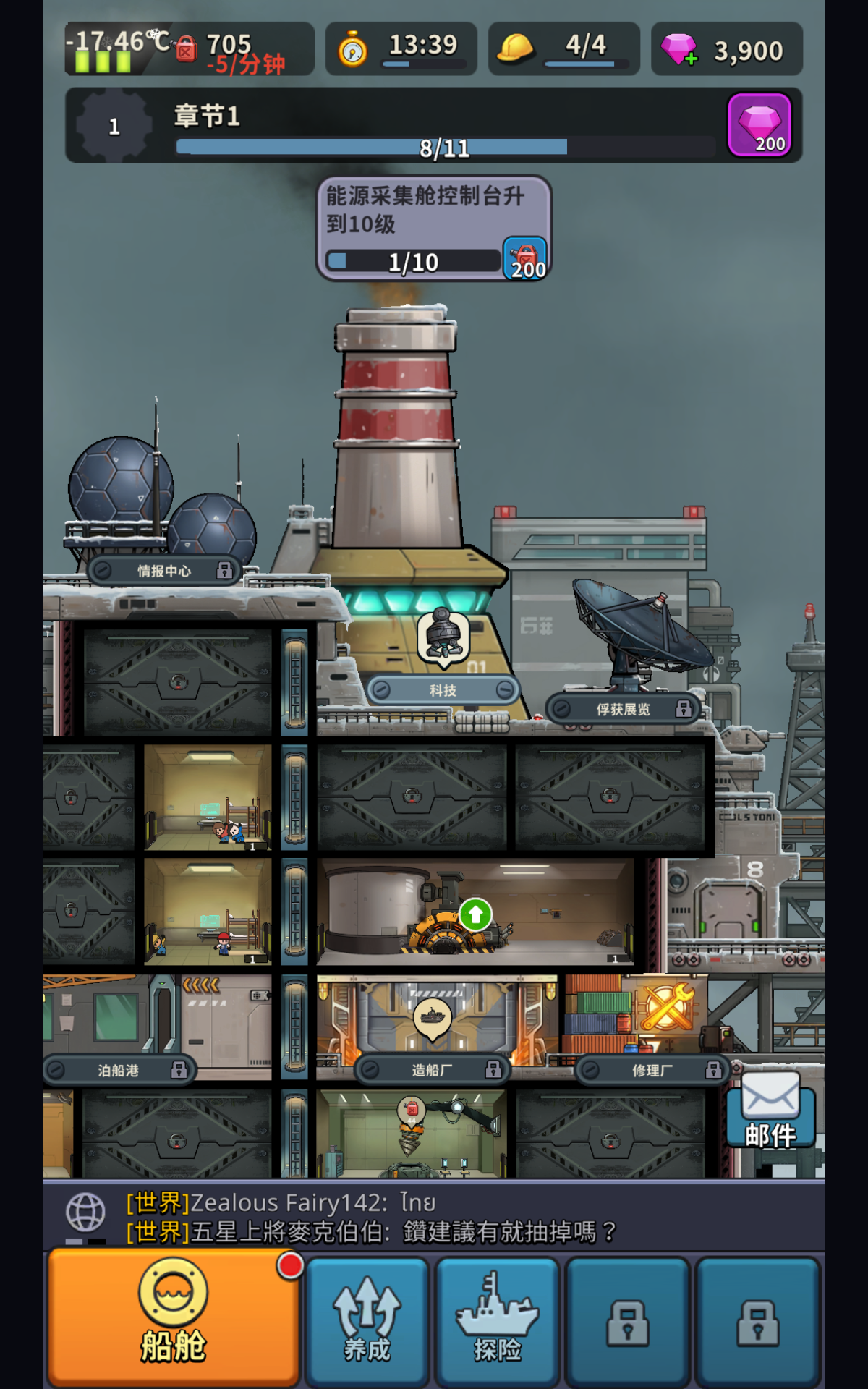Select the 科技 technology label

443,690
